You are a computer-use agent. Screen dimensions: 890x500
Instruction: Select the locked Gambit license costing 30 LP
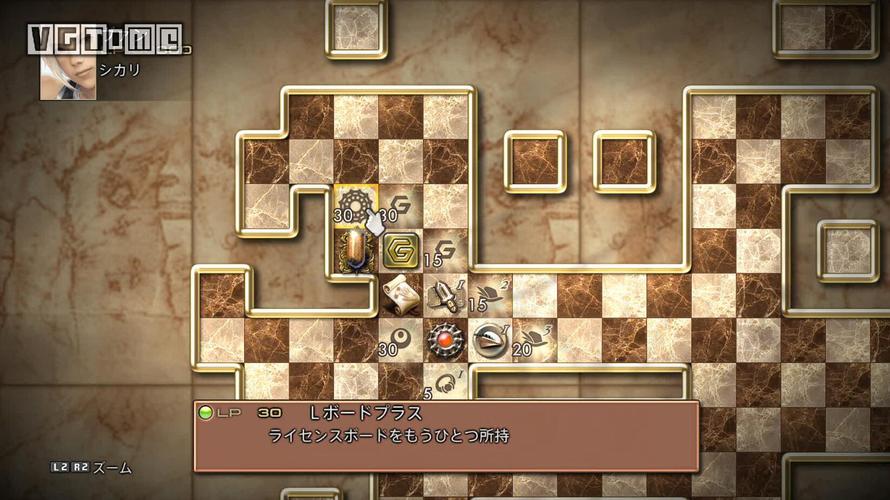(x=401, y=205)
